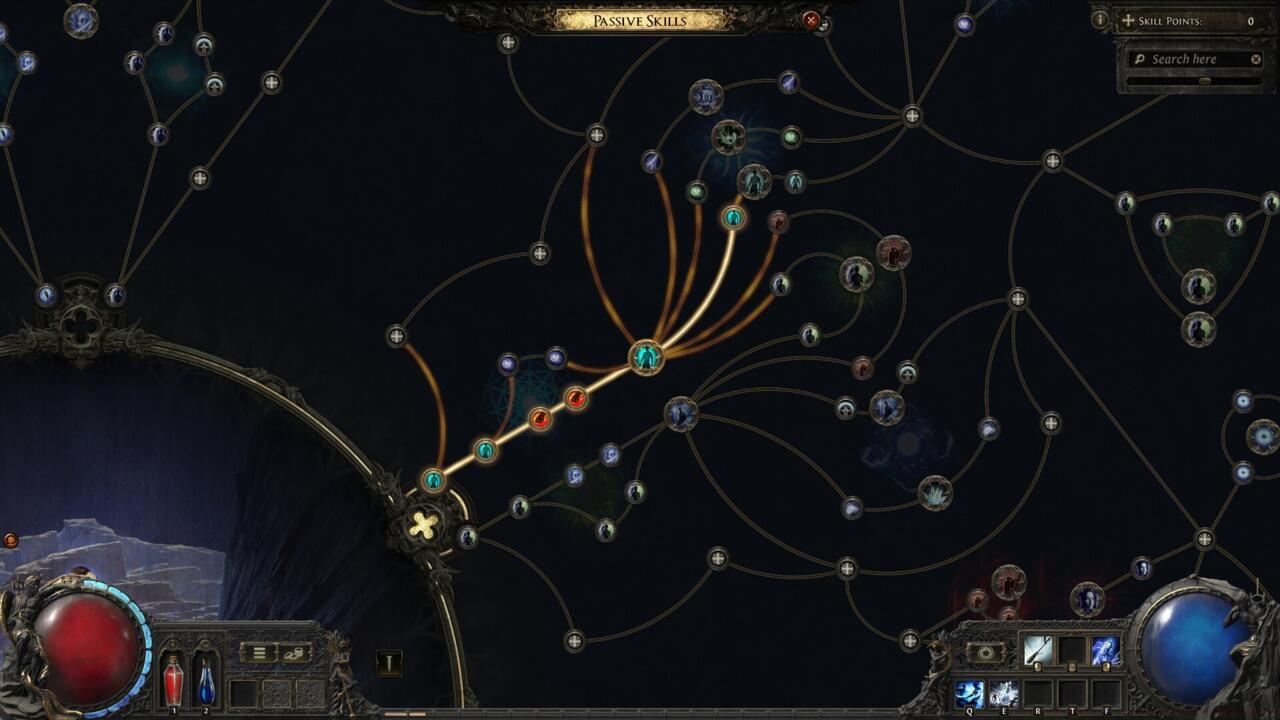This screenshot has width=1280, height=720.
Task: Click the plus toggle next to Skill Points
Action: tap(1128, 20)
